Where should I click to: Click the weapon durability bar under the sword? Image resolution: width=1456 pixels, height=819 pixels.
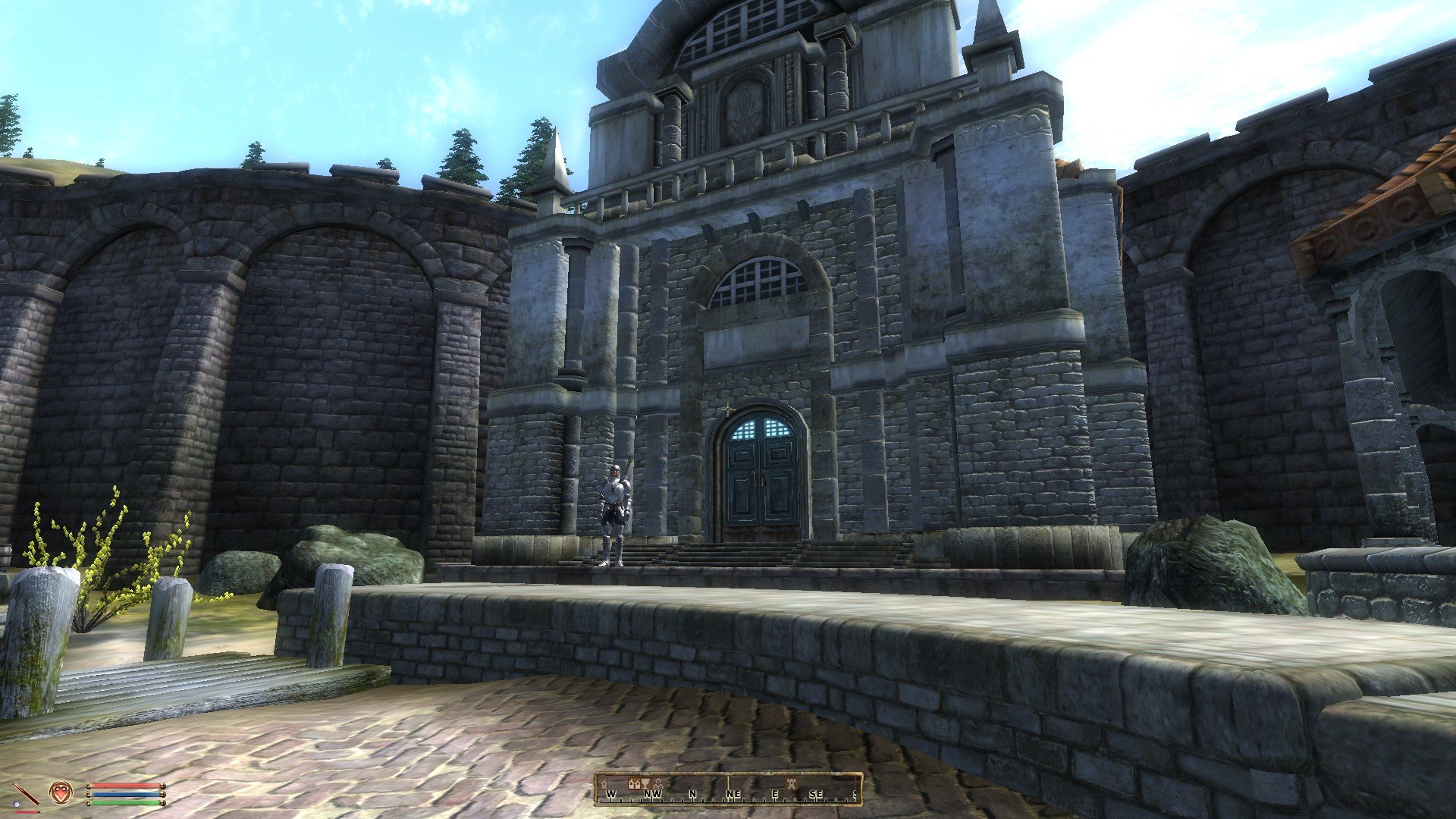(25, 812)
